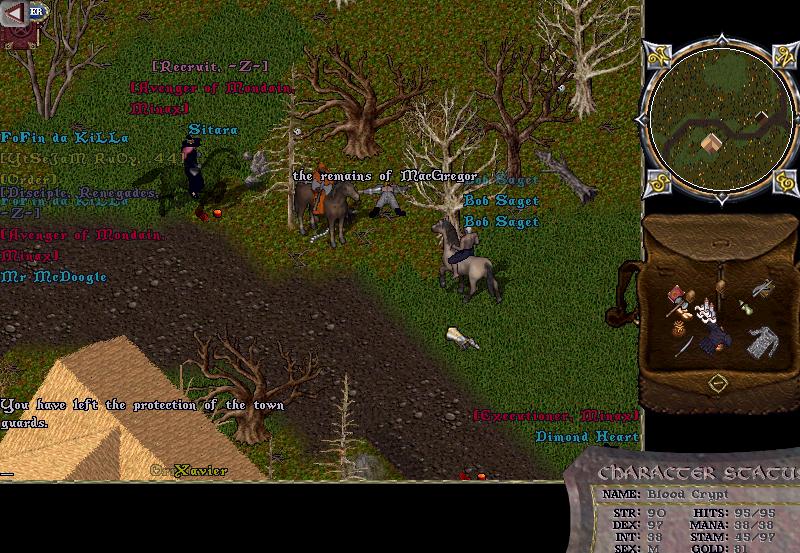Pick the green potion bottle in the backpack

pos(744,307)
